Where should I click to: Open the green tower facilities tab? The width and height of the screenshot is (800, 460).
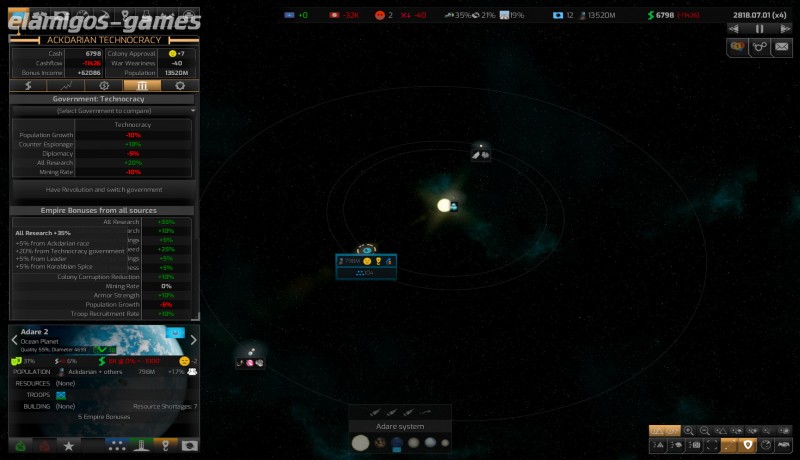142,445
